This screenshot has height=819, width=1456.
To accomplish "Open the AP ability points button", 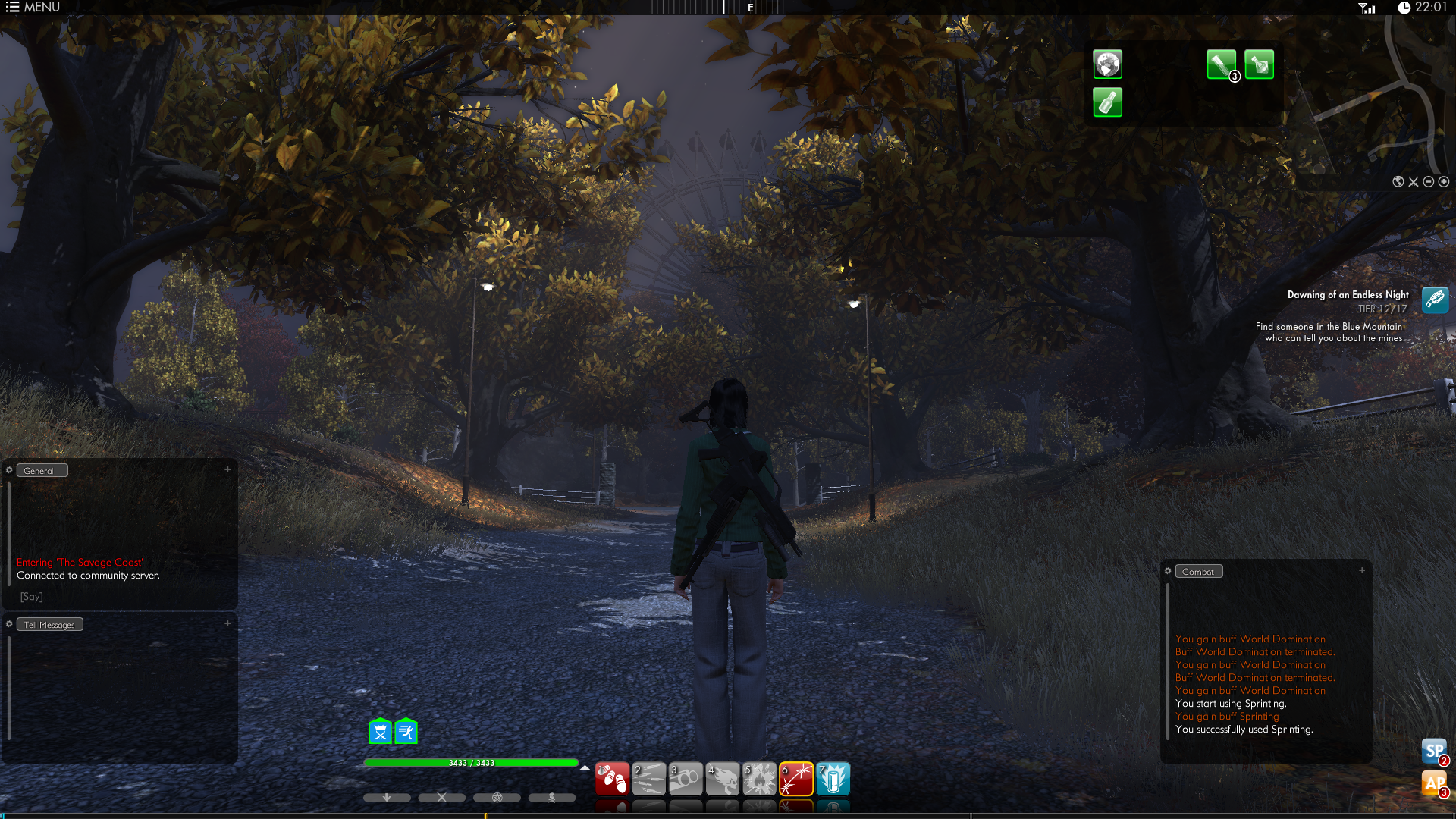I will (1434, 784).
